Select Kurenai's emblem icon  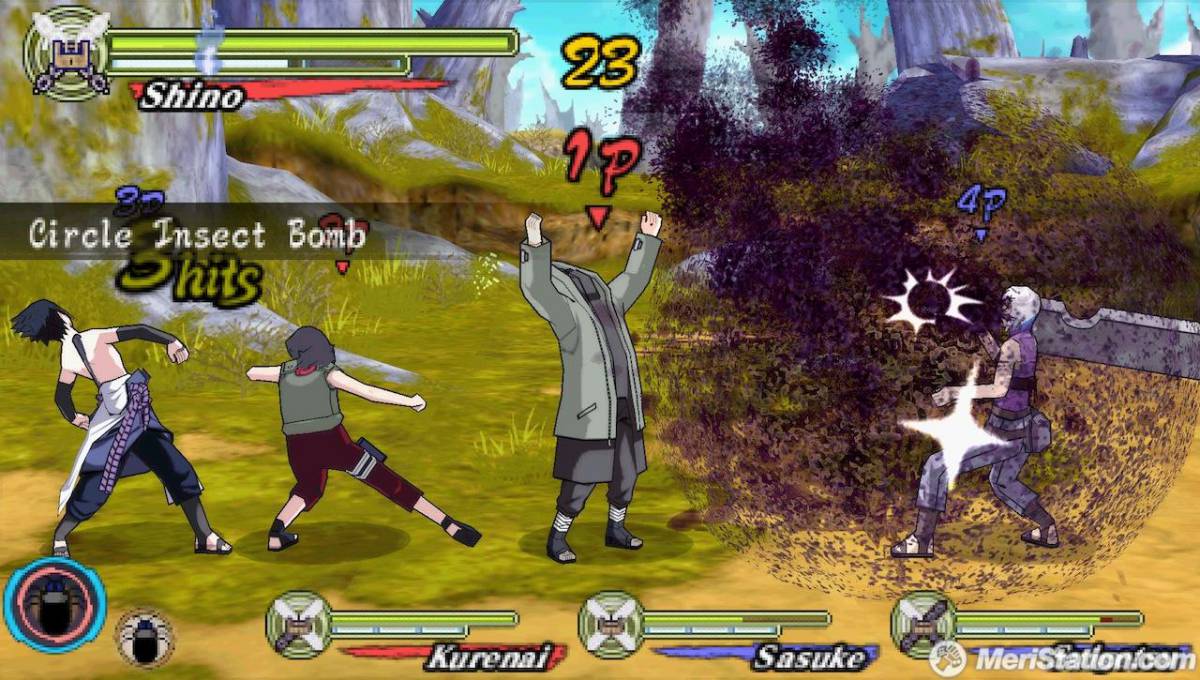tap(297, 624)
